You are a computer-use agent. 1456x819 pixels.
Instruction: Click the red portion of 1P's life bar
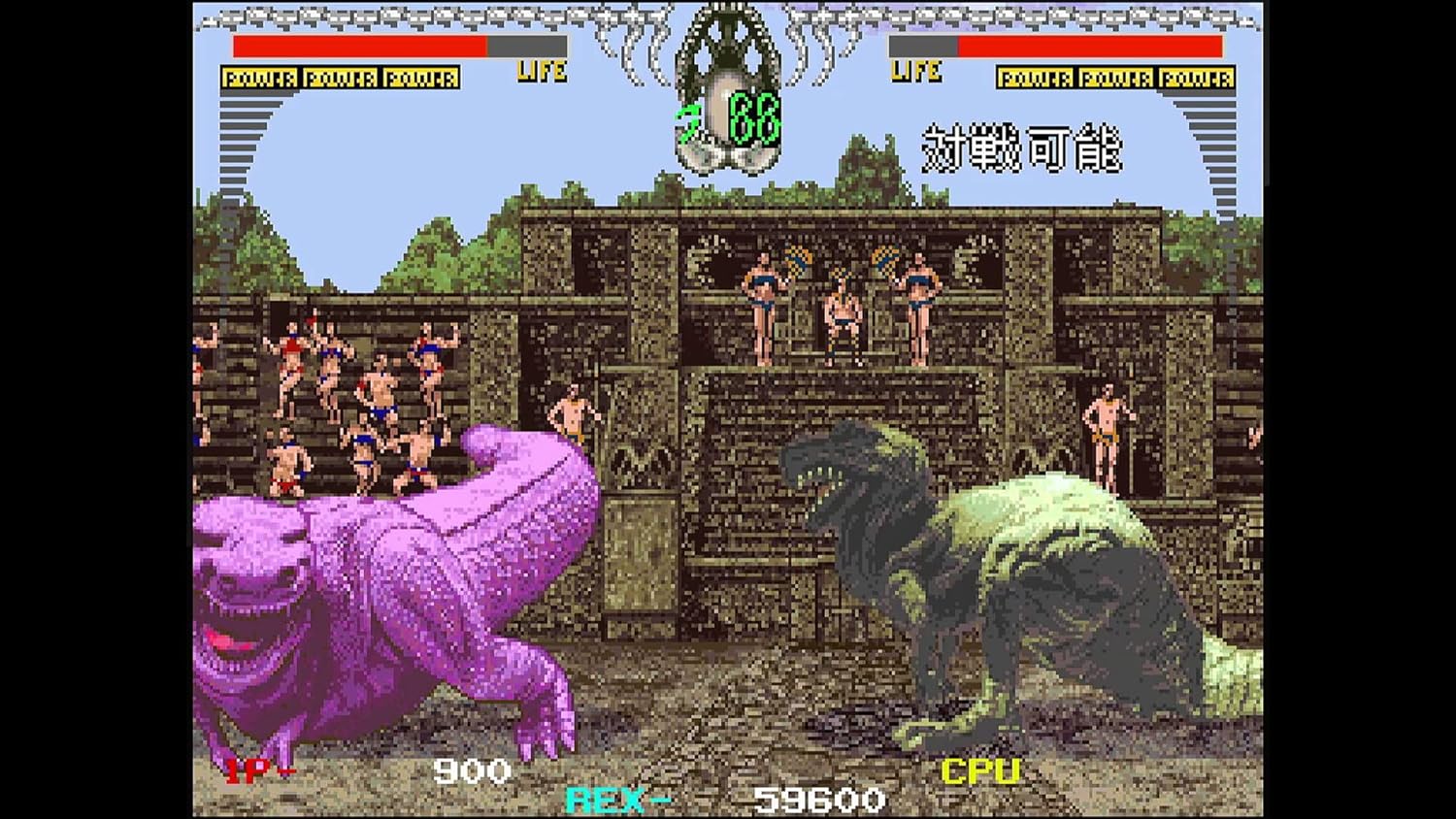coord(359,46)
